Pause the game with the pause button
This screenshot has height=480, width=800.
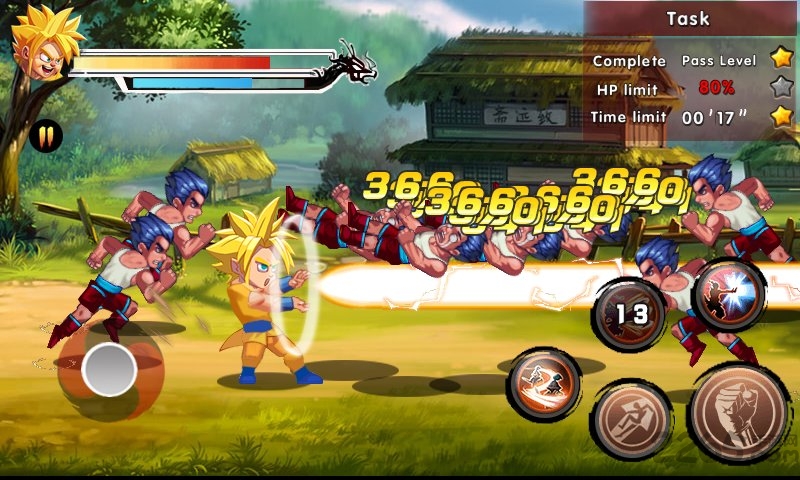(x=45, y=136)
